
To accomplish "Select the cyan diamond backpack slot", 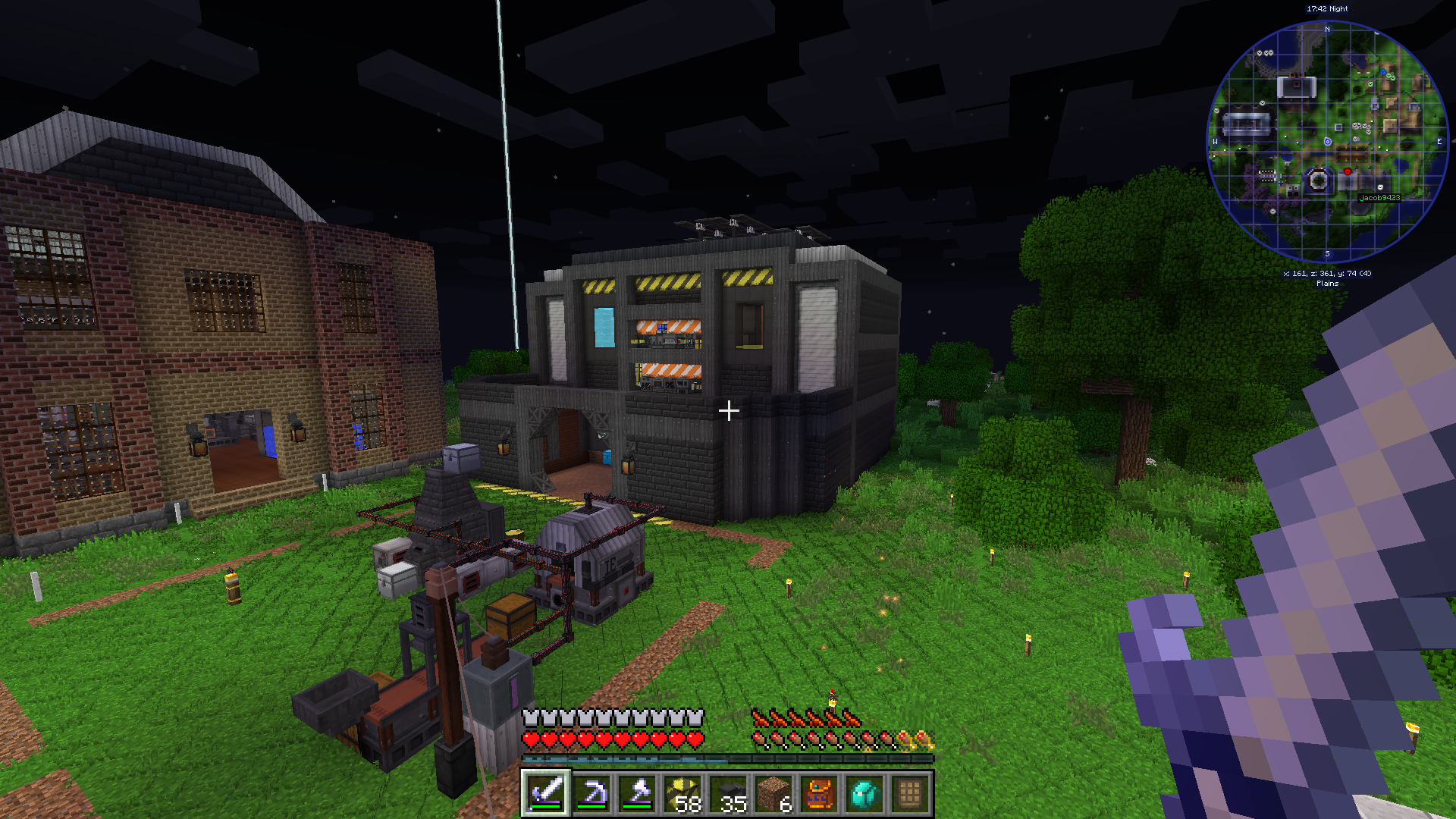I will click(x=864, y=794).
